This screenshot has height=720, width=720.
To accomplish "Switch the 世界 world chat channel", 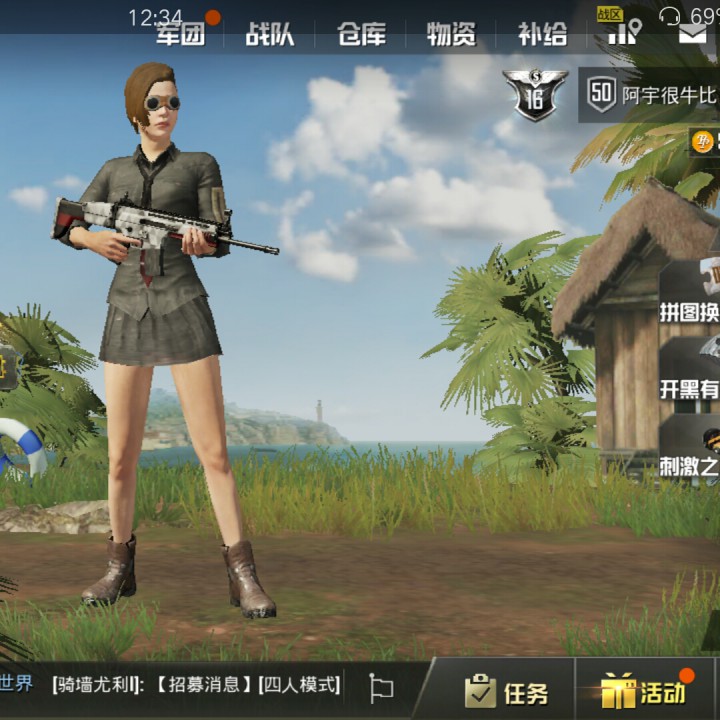I will (x=16, y=685).
